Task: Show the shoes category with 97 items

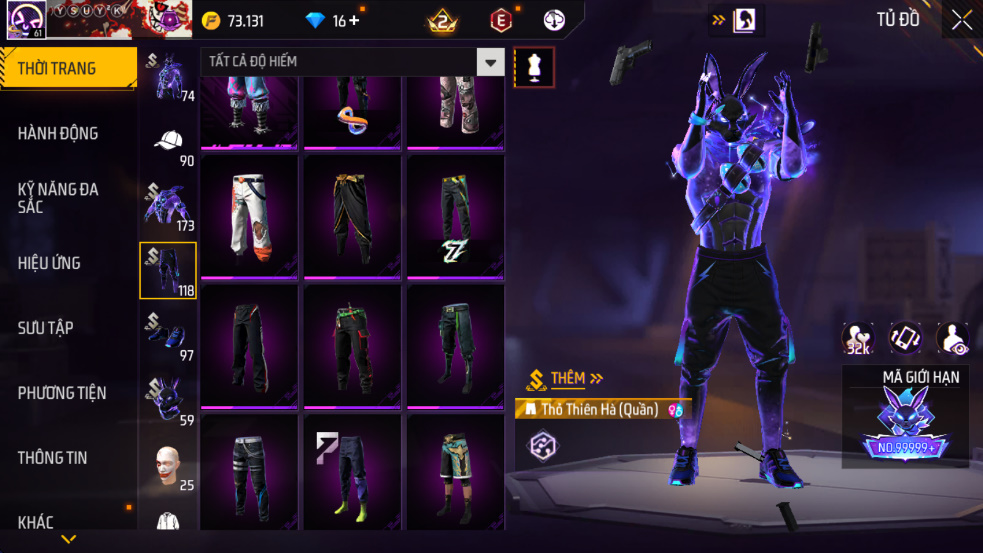Action: tap(168, 335)
